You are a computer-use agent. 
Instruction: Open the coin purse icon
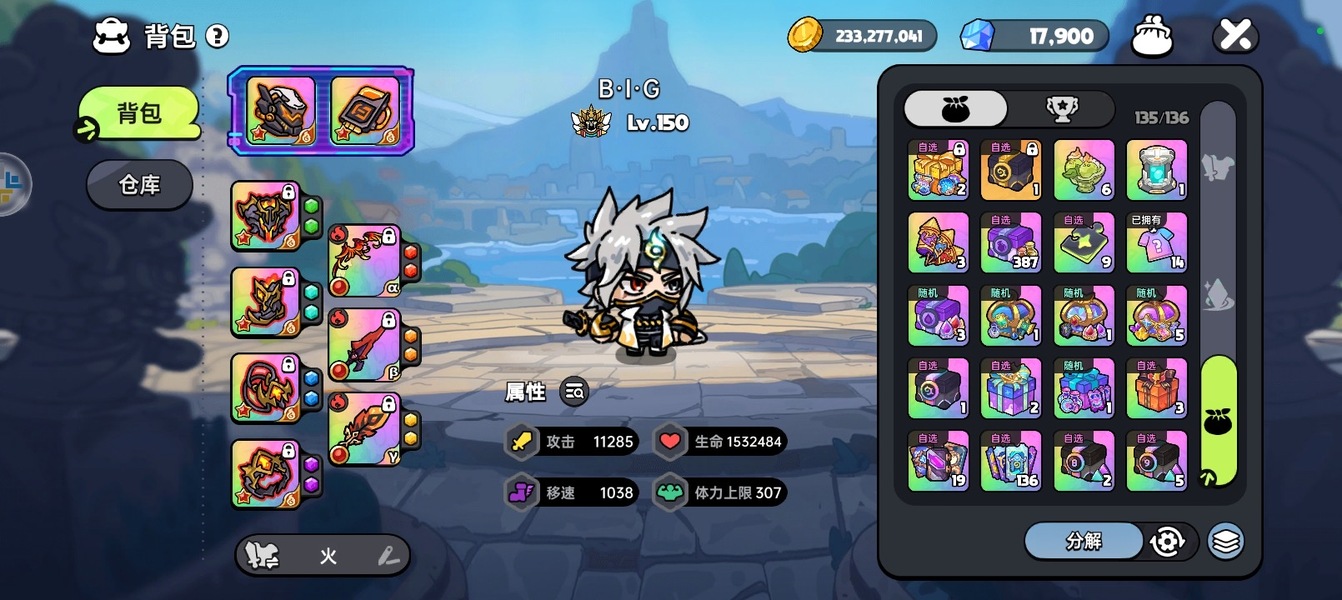pos(1152,37)
